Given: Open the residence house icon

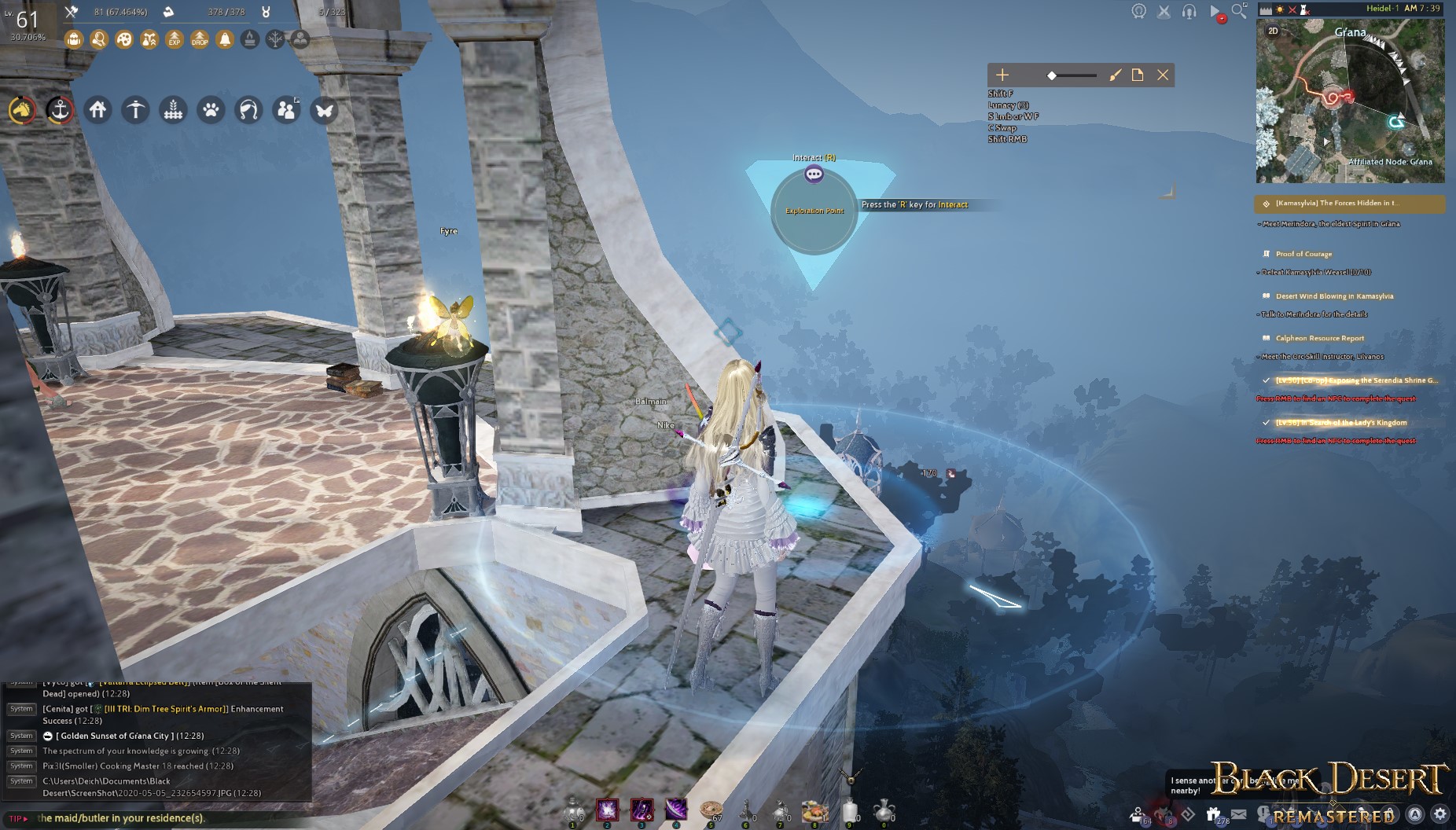Looking at the screenshot, I should point(97,111).
